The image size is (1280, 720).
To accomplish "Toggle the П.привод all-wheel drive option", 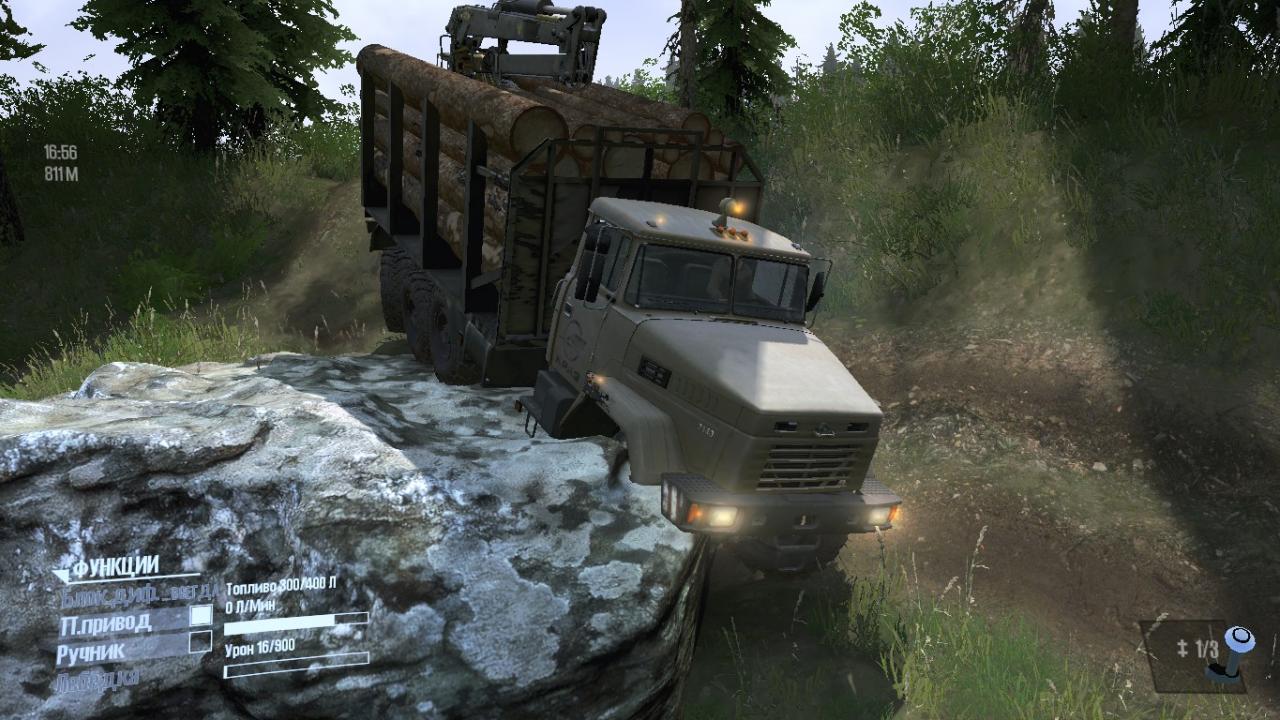I will (x=201, y=616).
